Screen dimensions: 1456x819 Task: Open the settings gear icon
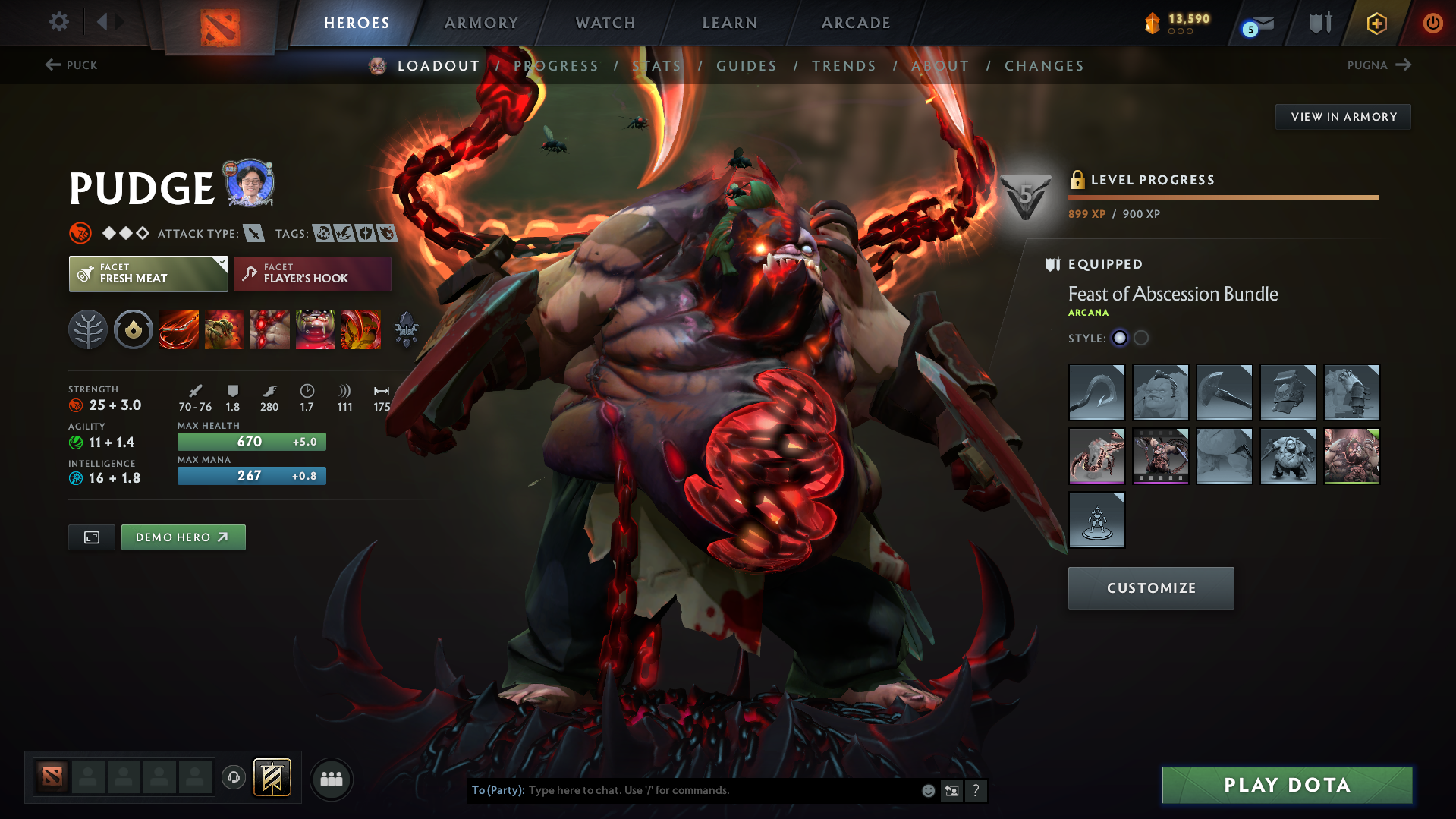[58, 22]
